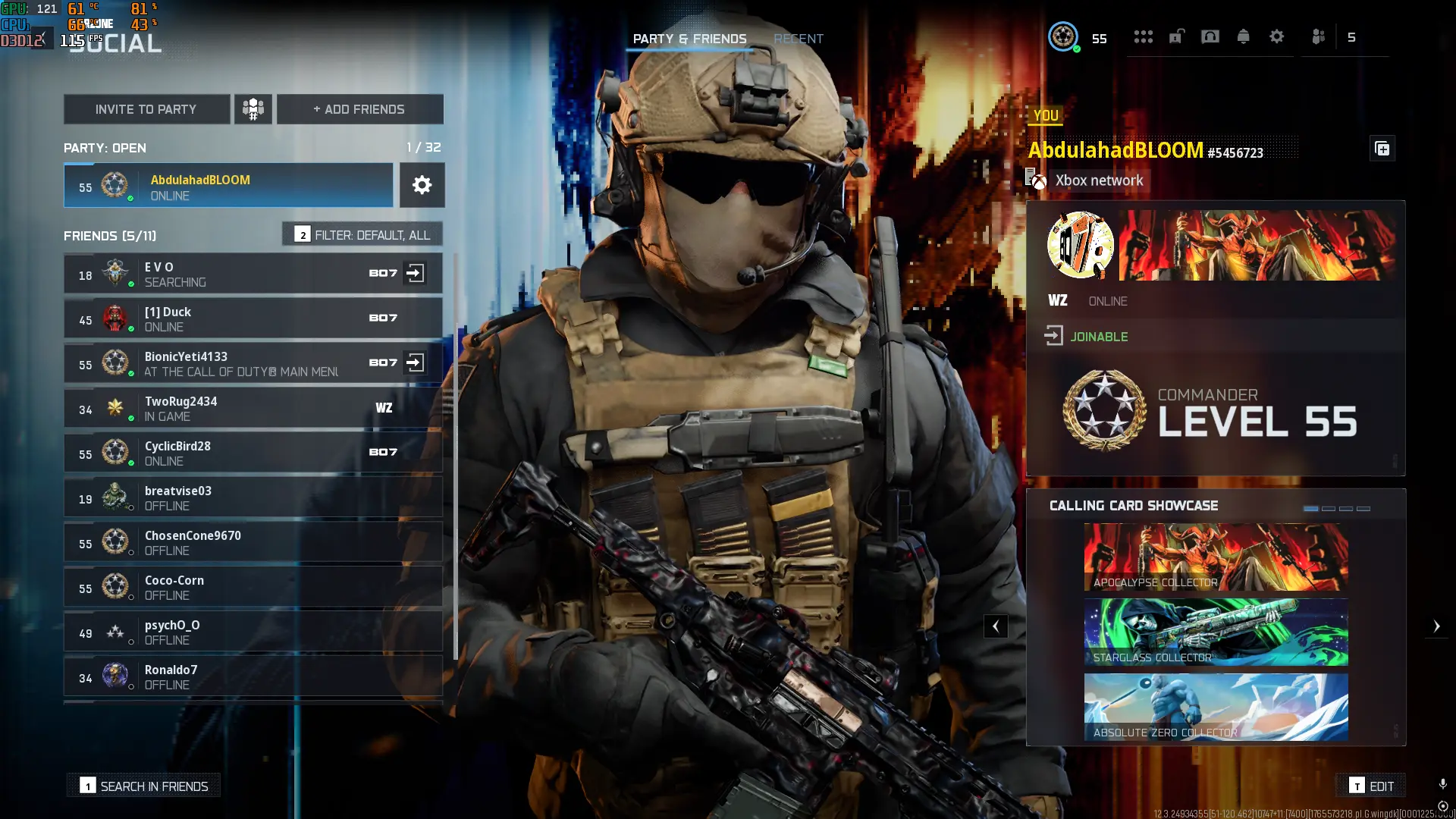Screen dimensions: 1456x819
Task: Open the social friends icon showing 5
Action: (1318, 36)
